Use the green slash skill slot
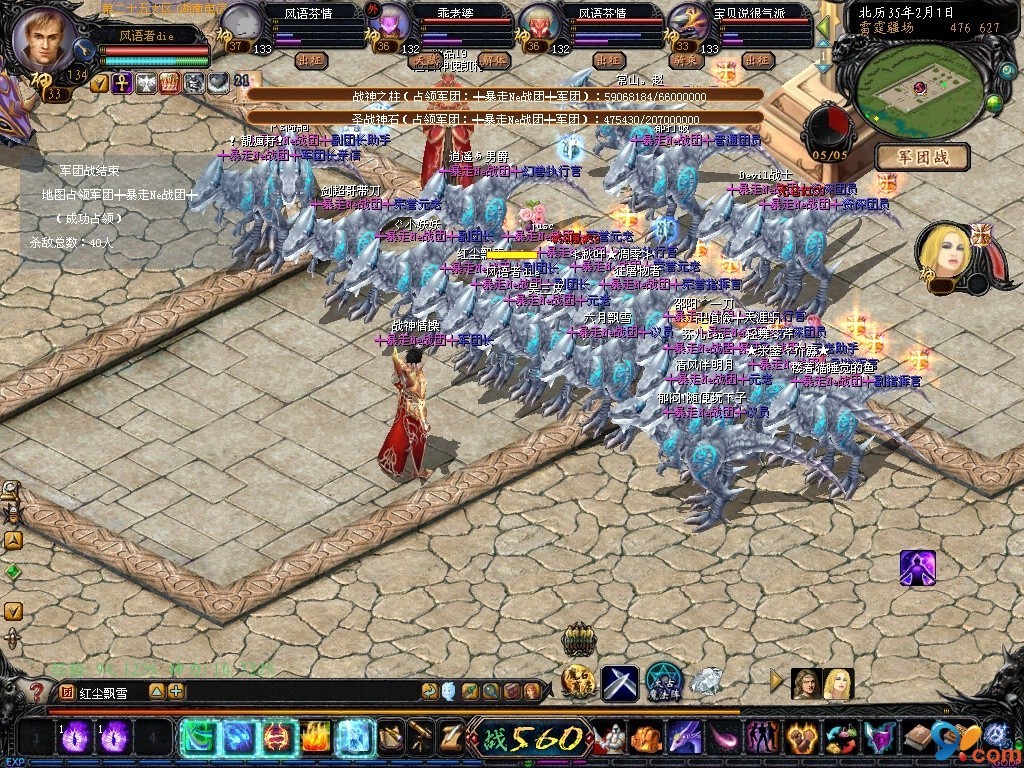1024x768 pixels. (x=199, y=738)
